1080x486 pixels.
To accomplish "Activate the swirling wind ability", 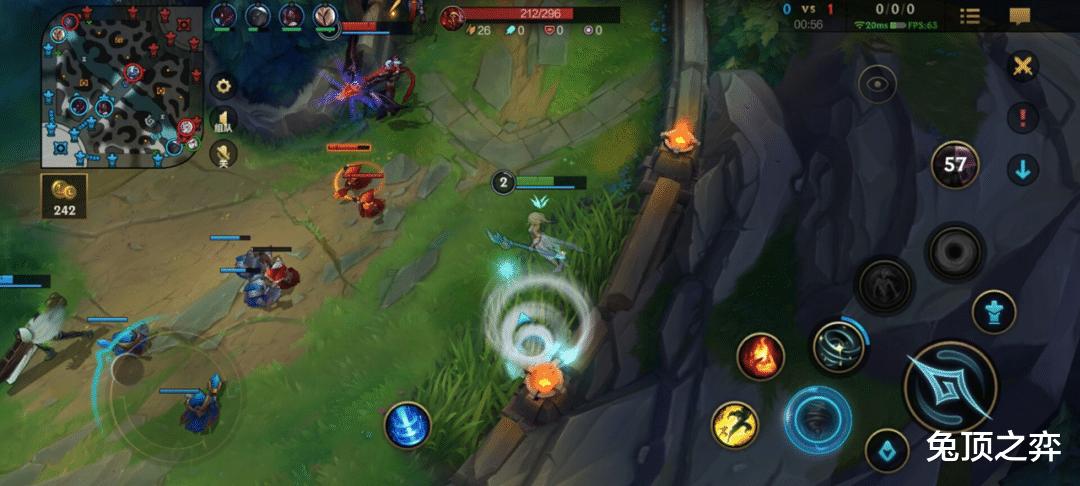I will pos(839,347).
